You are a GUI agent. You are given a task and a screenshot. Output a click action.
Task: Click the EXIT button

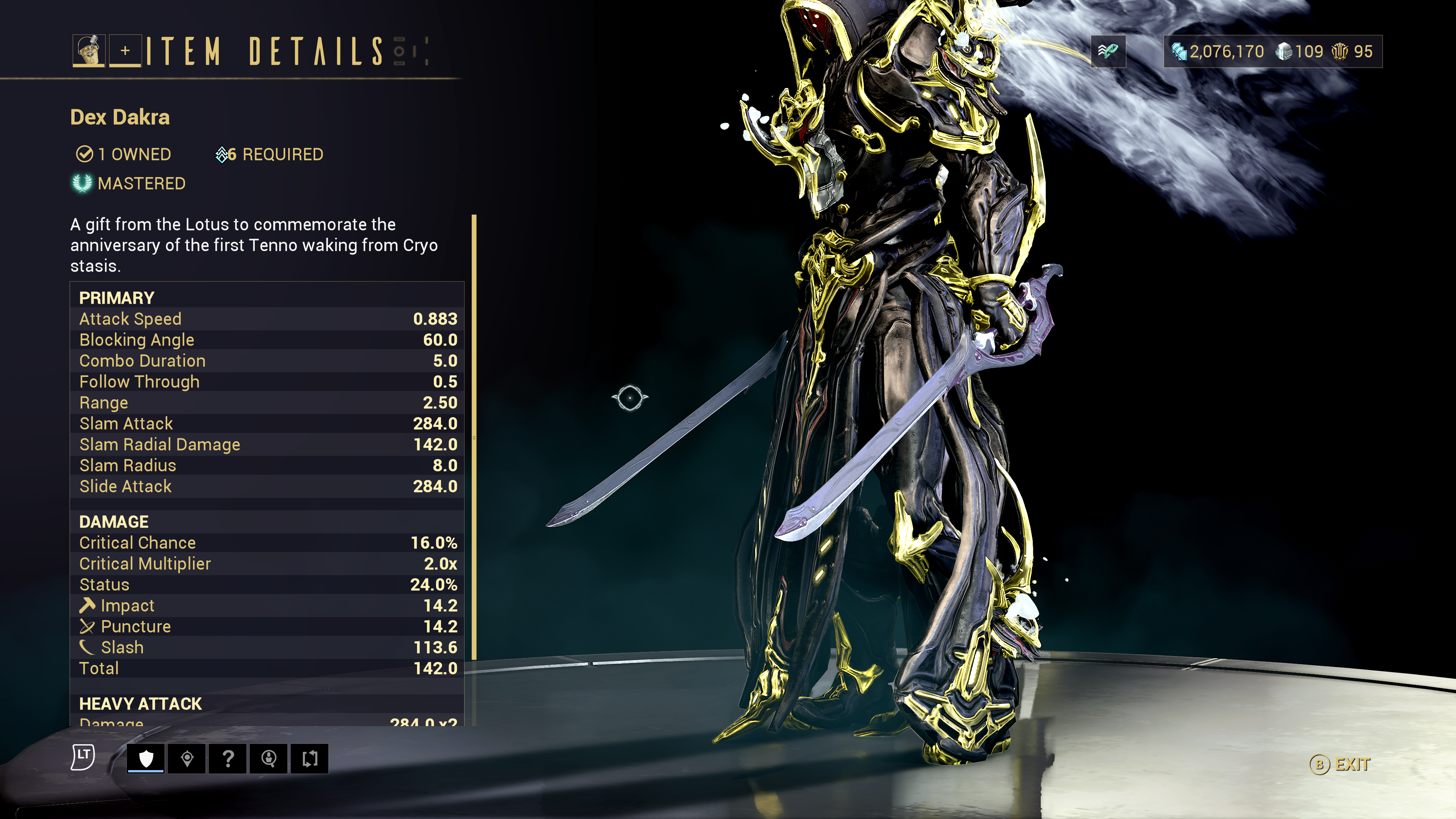click(x=1341, y=764)
